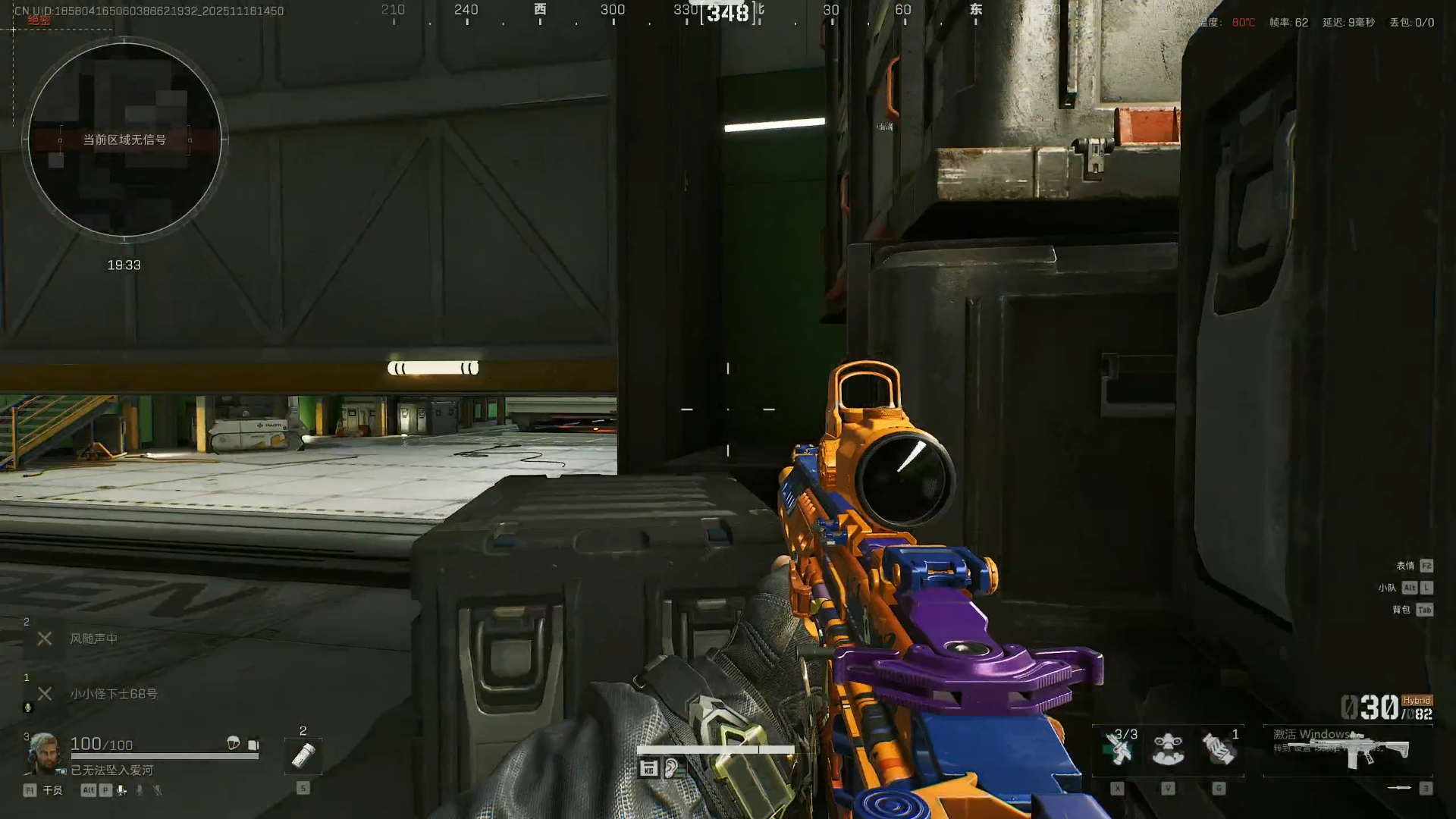The image size is (1456, 819).
Task: Click the 干员 operator label
Action: (52, 790)
